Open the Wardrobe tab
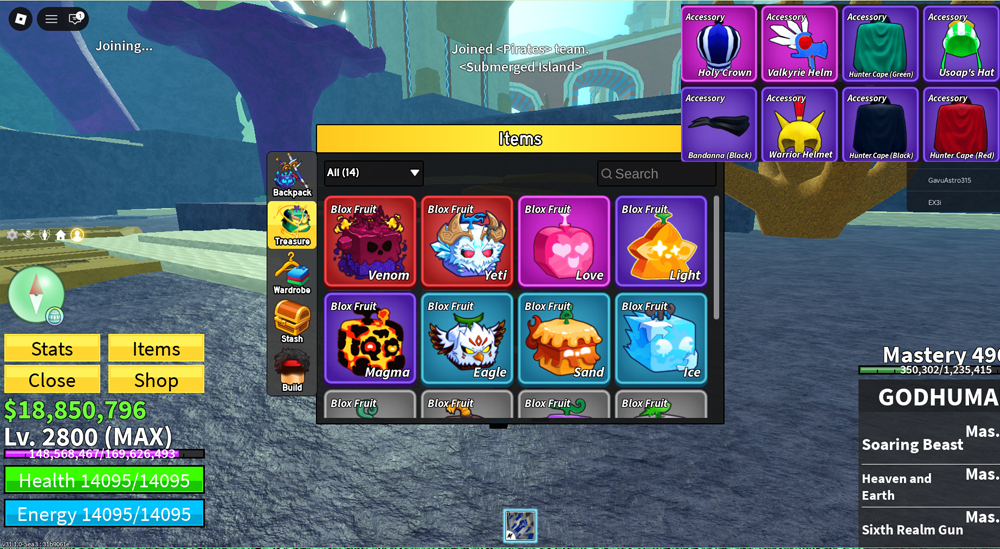 click(292, 274)
